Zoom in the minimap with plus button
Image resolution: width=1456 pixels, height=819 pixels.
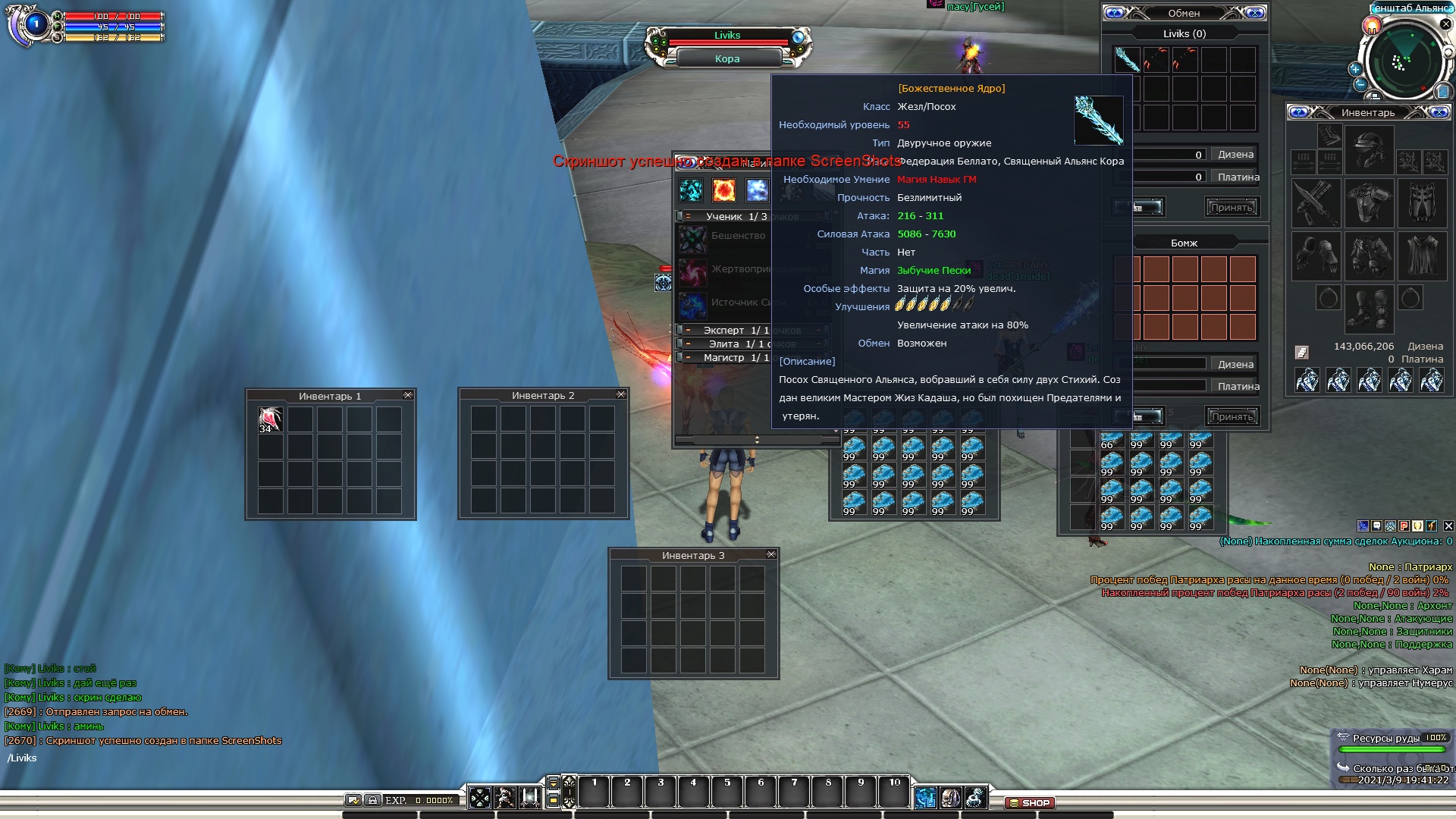pyautogui.click(x=1355, y=69)
